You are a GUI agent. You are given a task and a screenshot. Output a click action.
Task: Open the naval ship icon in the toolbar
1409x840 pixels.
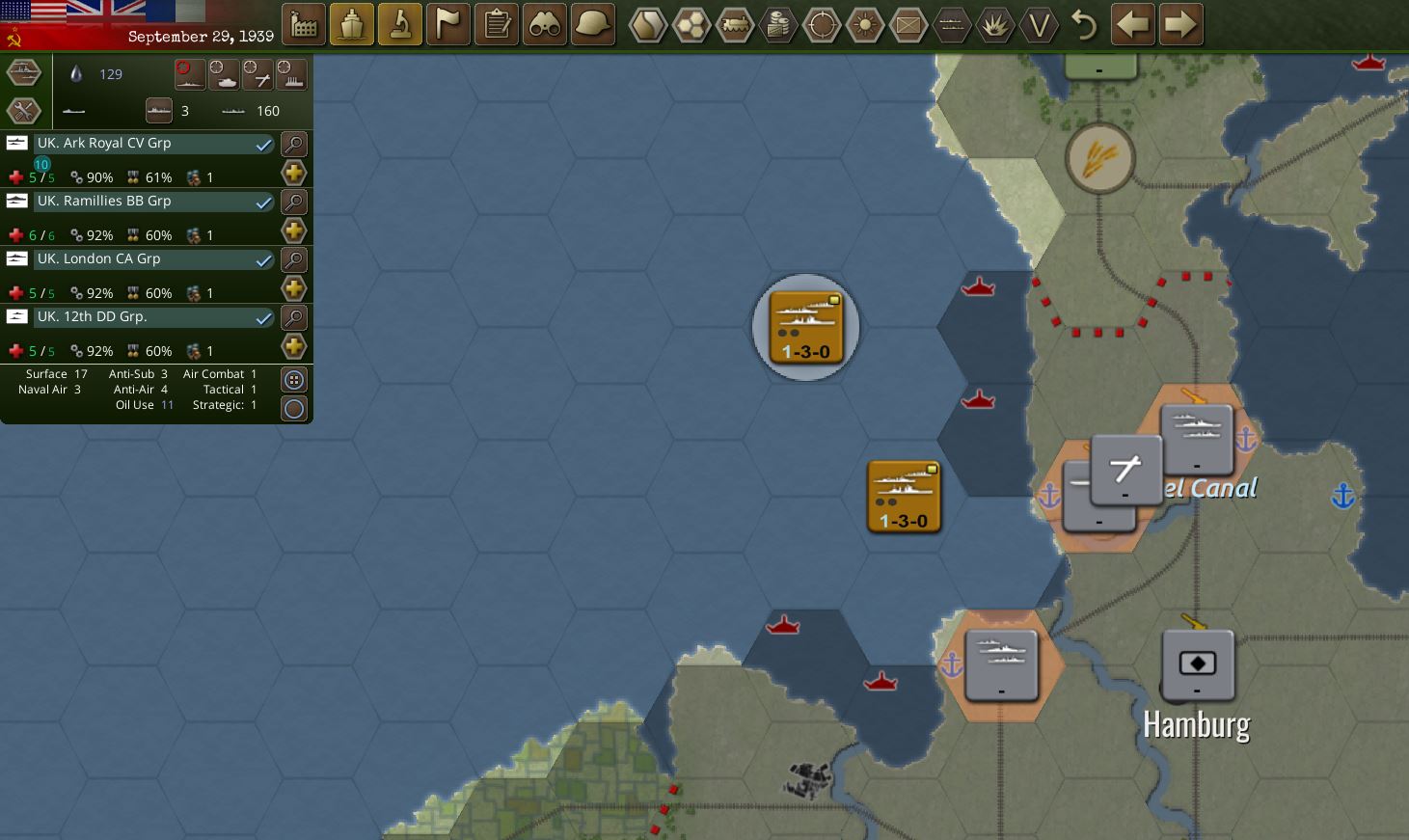[x=351, y=24]
